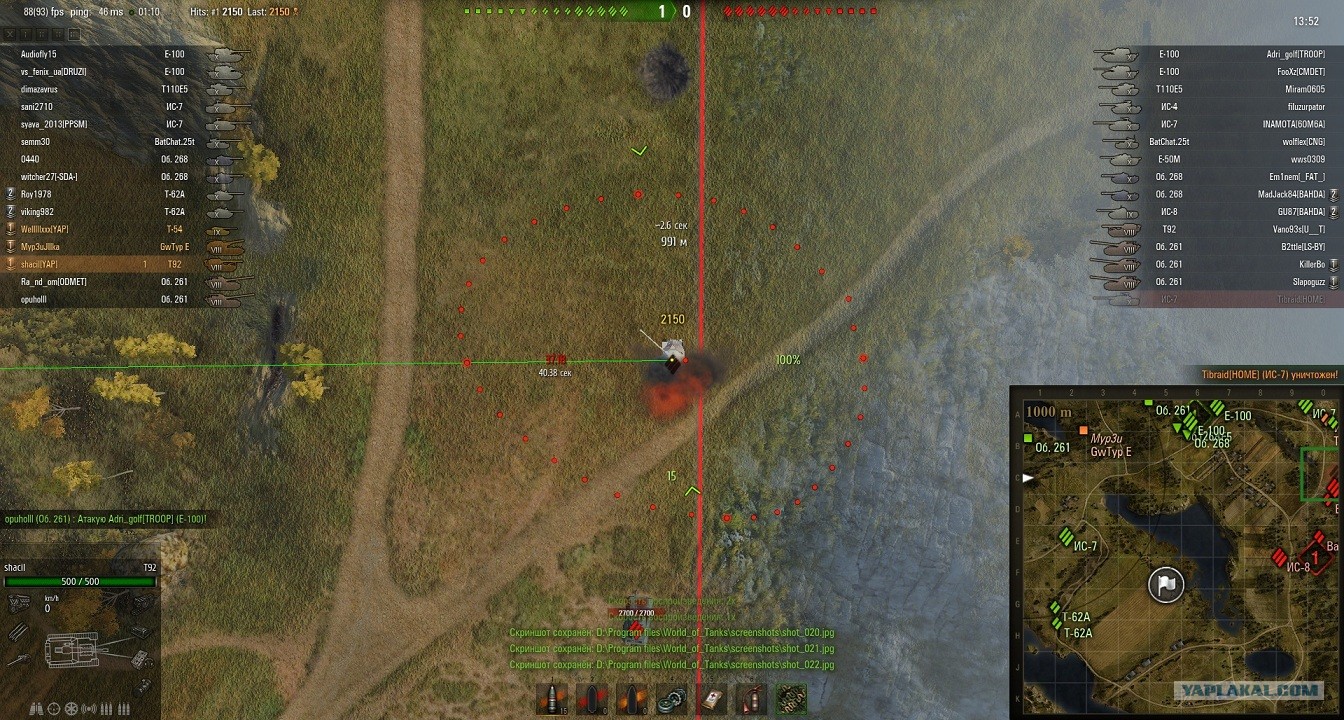Click the camouflage net equipment icon
This screenshot has height=720, width=1344.
791,698
